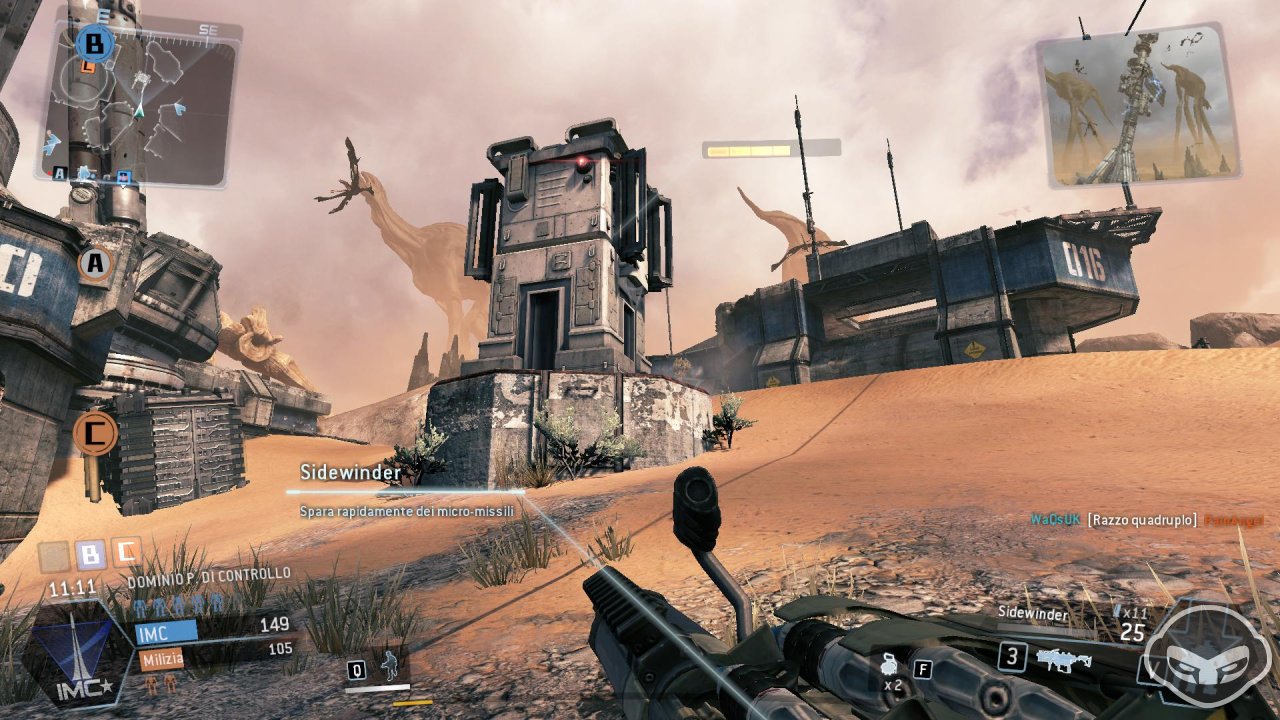Click the blue IMC team score bar
Image resolution: width=1280 pixels, height=720 pixels.
pos(166,630)
